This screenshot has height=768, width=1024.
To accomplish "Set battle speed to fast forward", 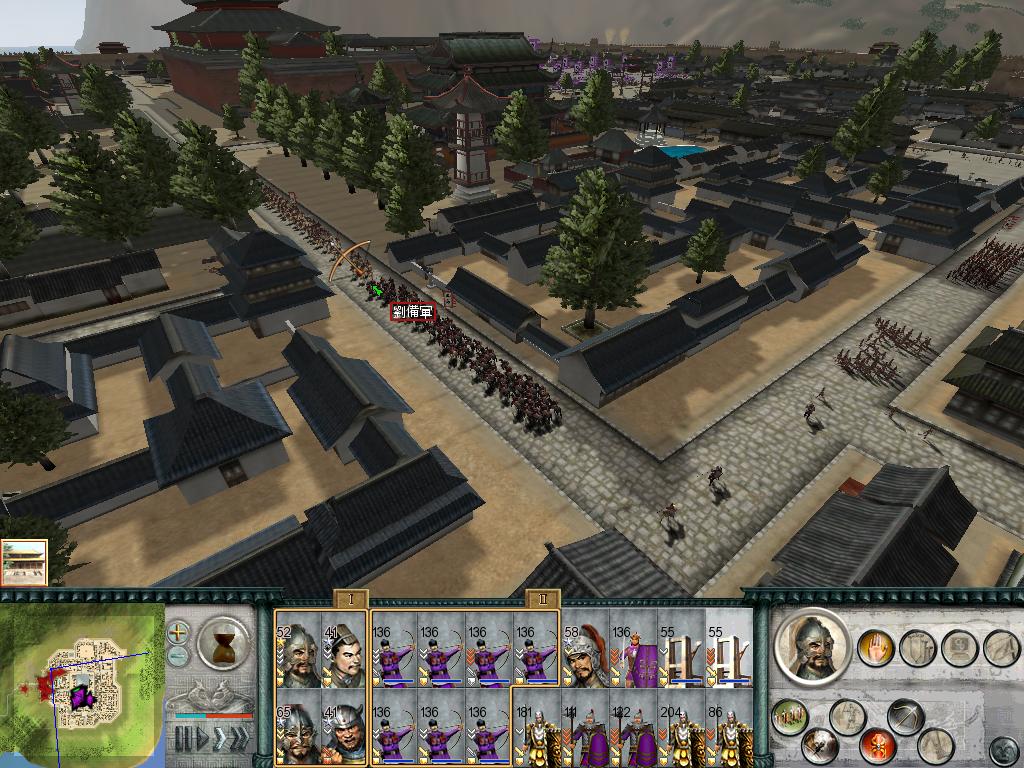I will [221, 739].
